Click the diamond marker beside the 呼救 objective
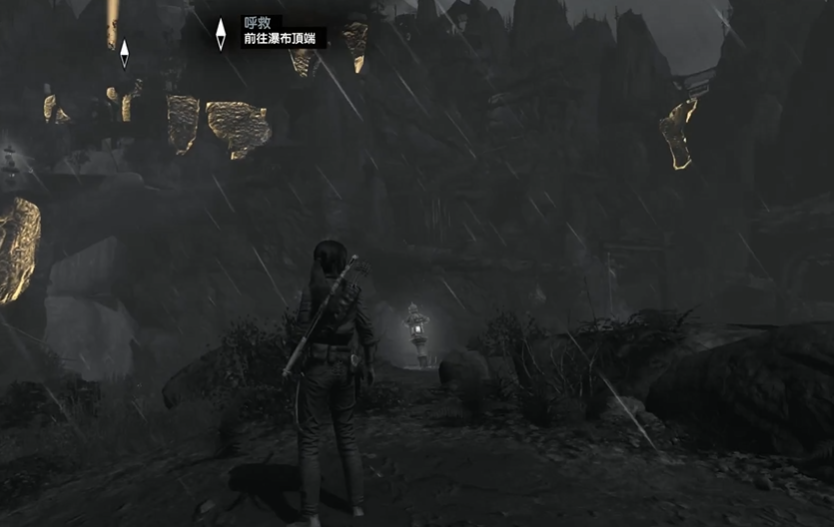Viewport: 834px width, 527px height. point(221,33)
